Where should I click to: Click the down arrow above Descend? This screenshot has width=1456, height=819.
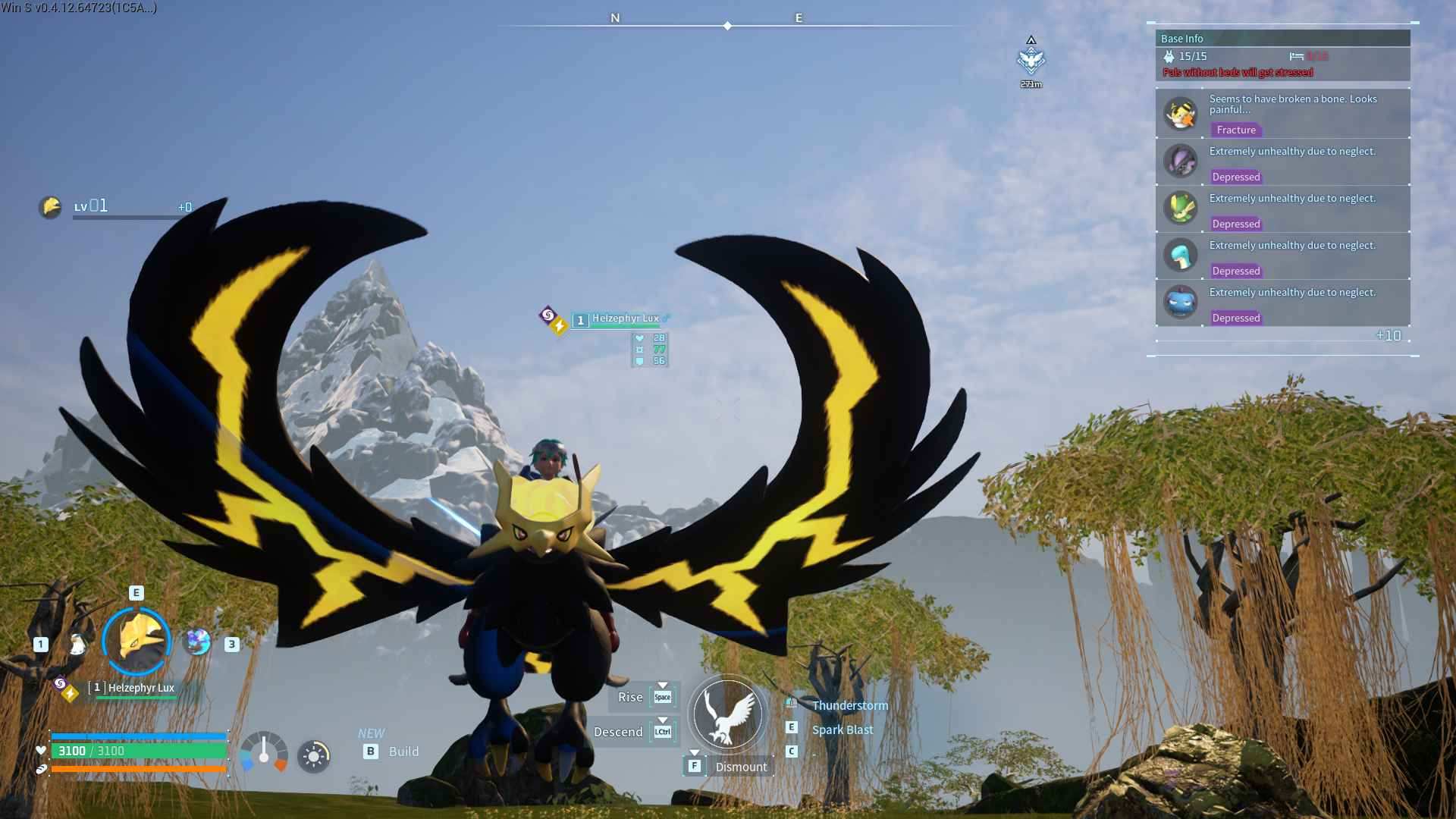click(x=663, y=719)
